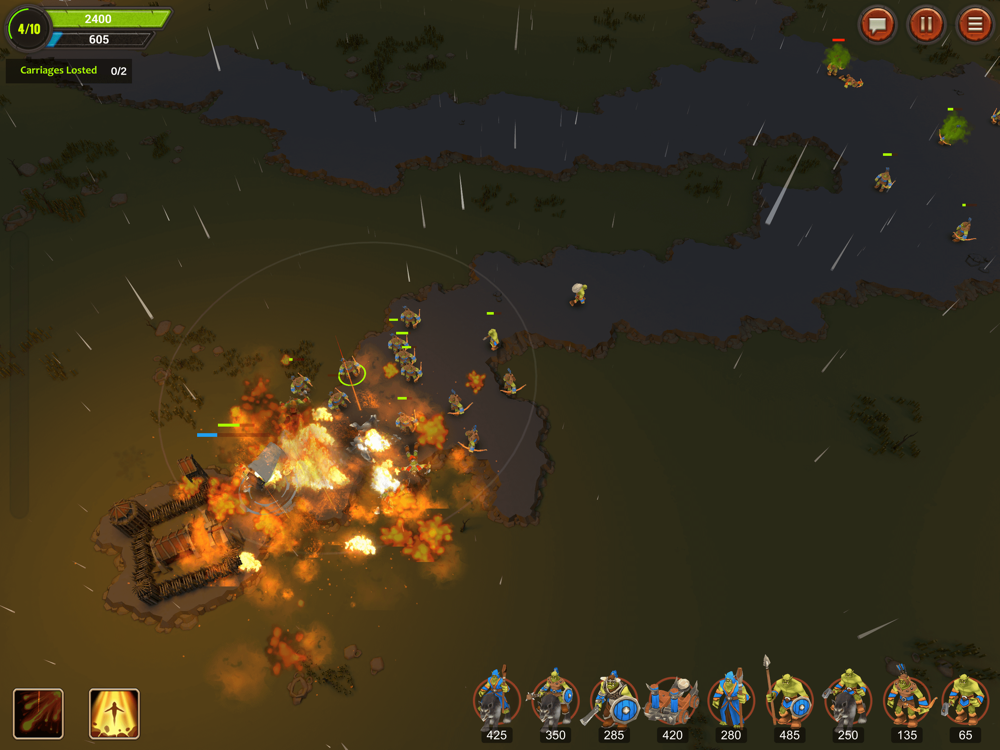Activate the meteor shower ability

click(x=38, y=713)
